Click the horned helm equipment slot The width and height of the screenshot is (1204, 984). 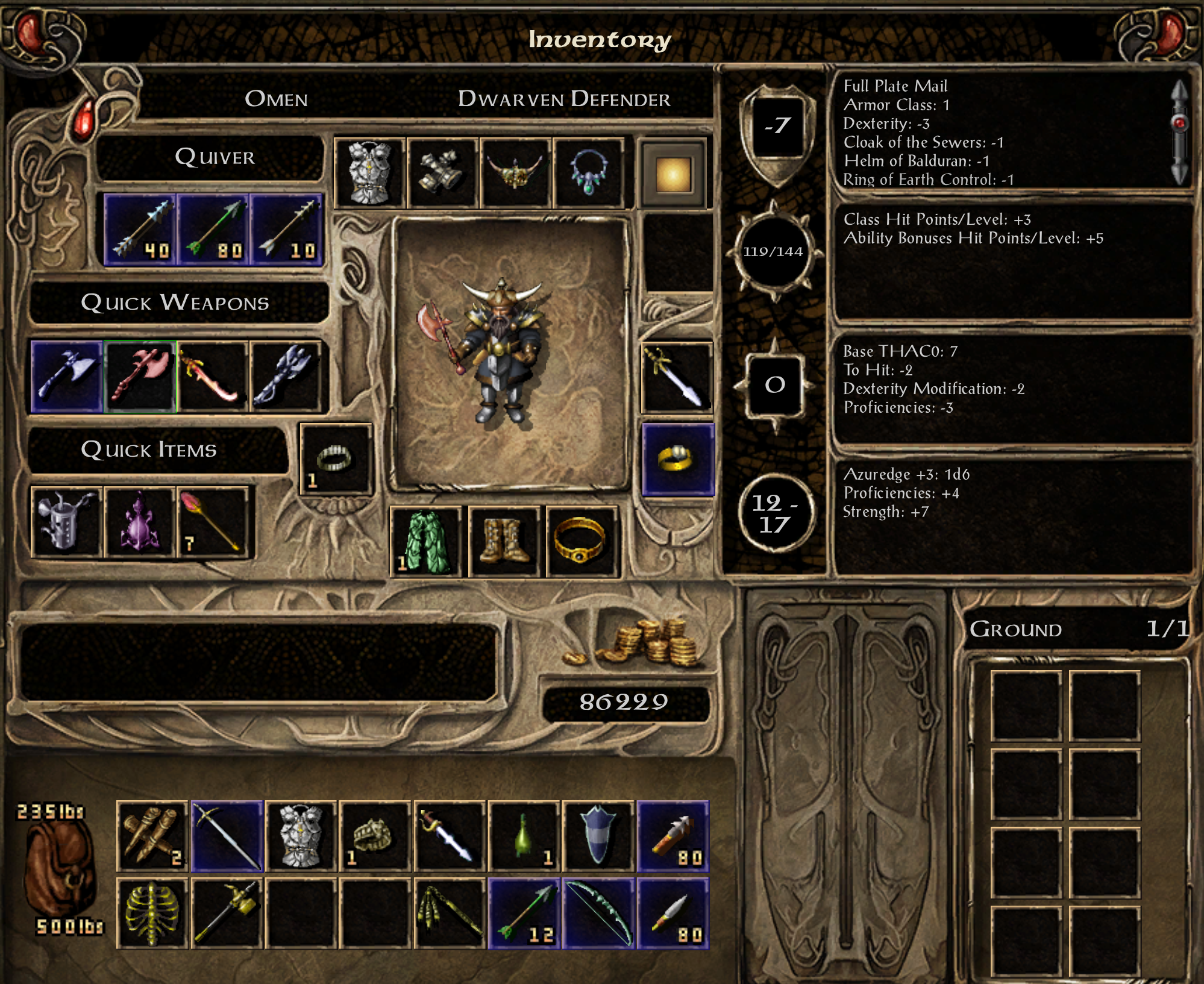pos(516,174)
